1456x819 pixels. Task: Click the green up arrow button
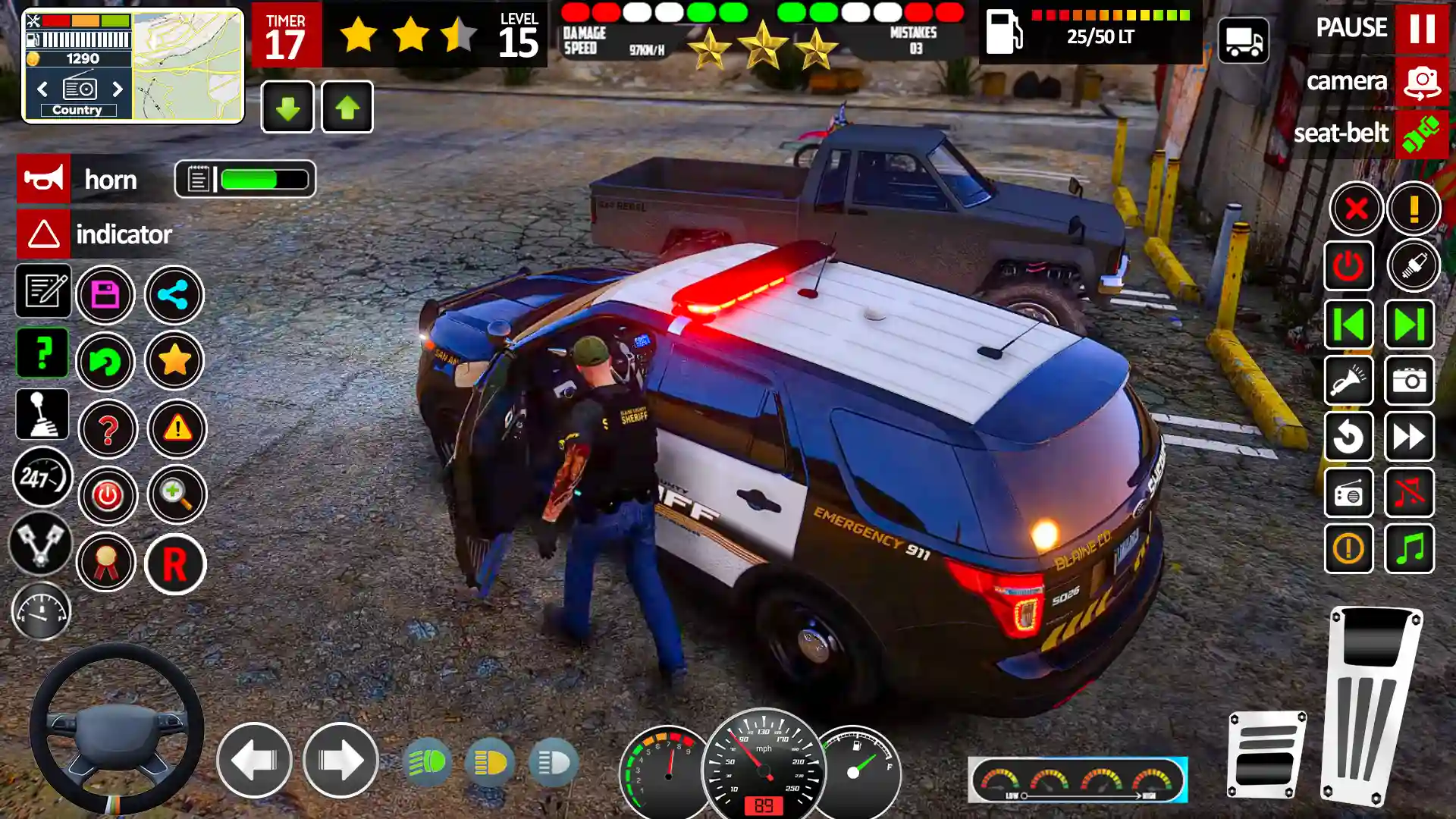click(347, 108)
